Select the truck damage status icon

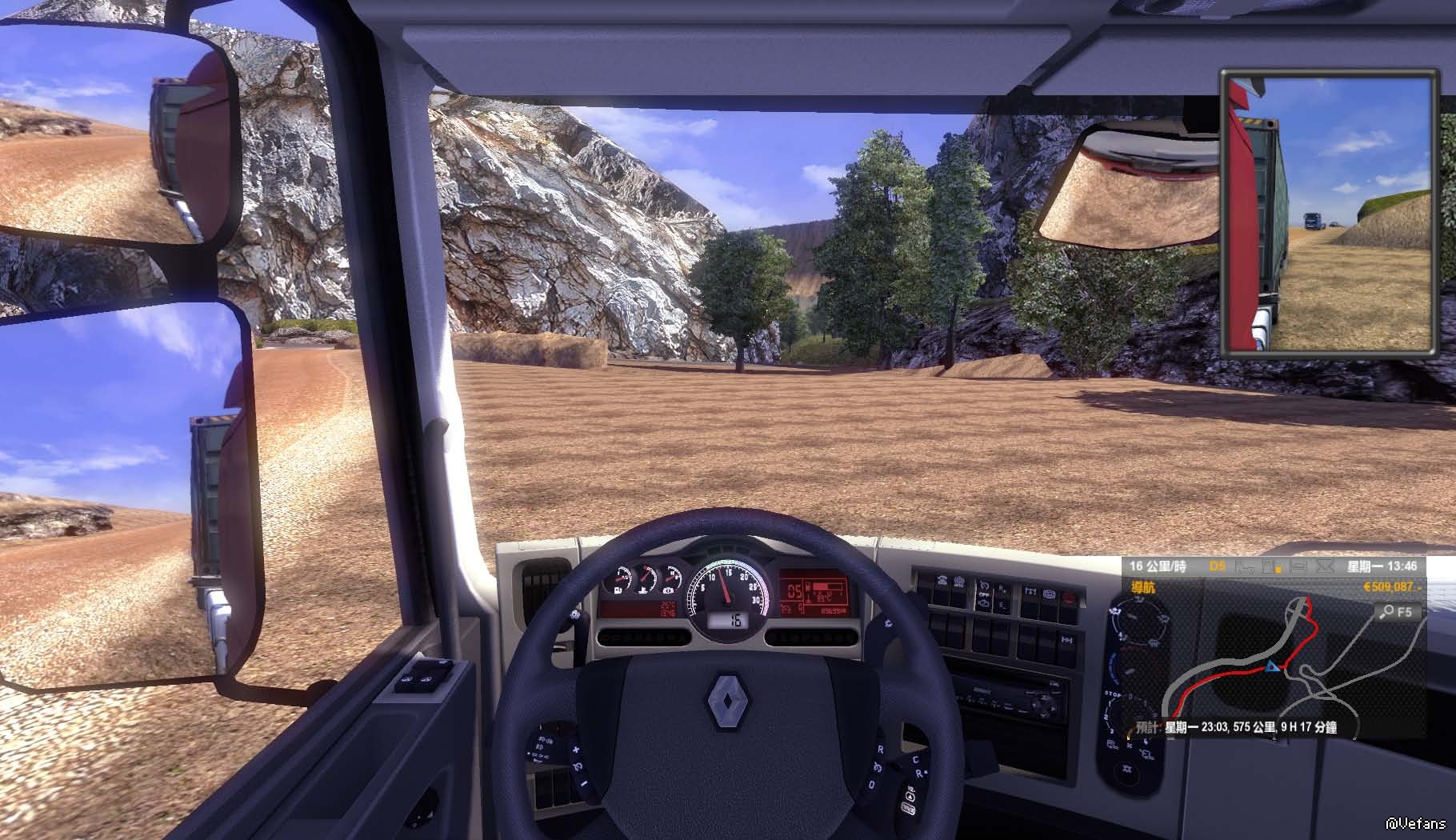coord(1245,566)
